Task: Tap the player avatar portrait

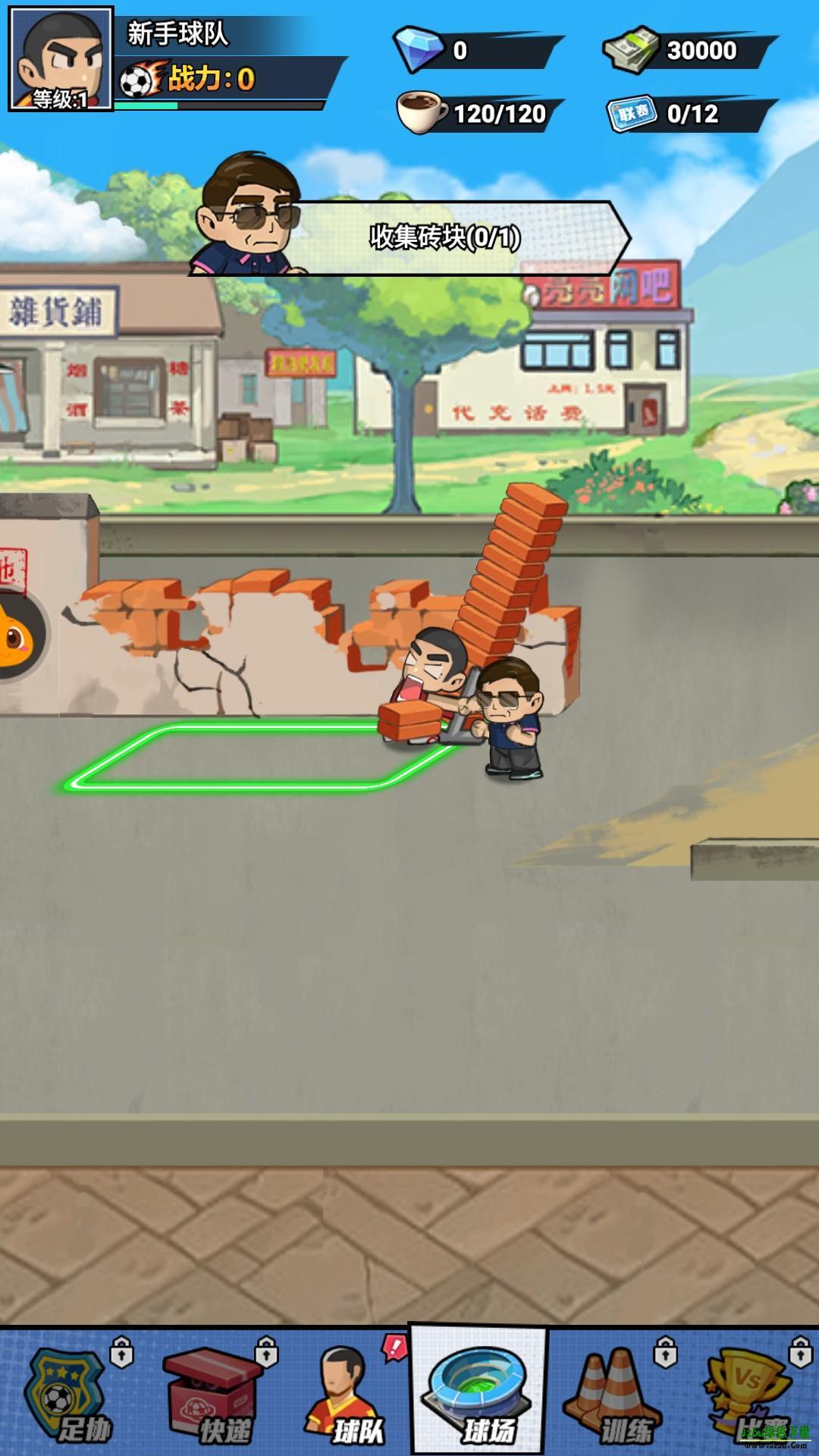Action: (x=61, y=59)
